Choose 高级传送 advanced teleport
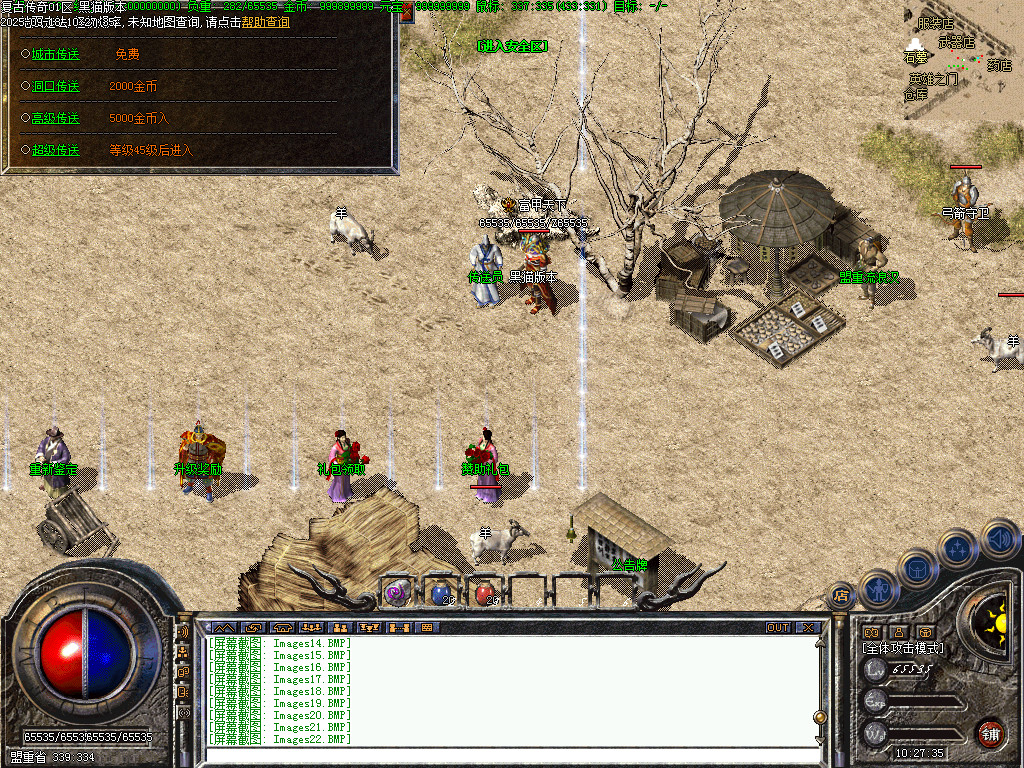Viewport: 1024px width, 768px height. point(55,118)
